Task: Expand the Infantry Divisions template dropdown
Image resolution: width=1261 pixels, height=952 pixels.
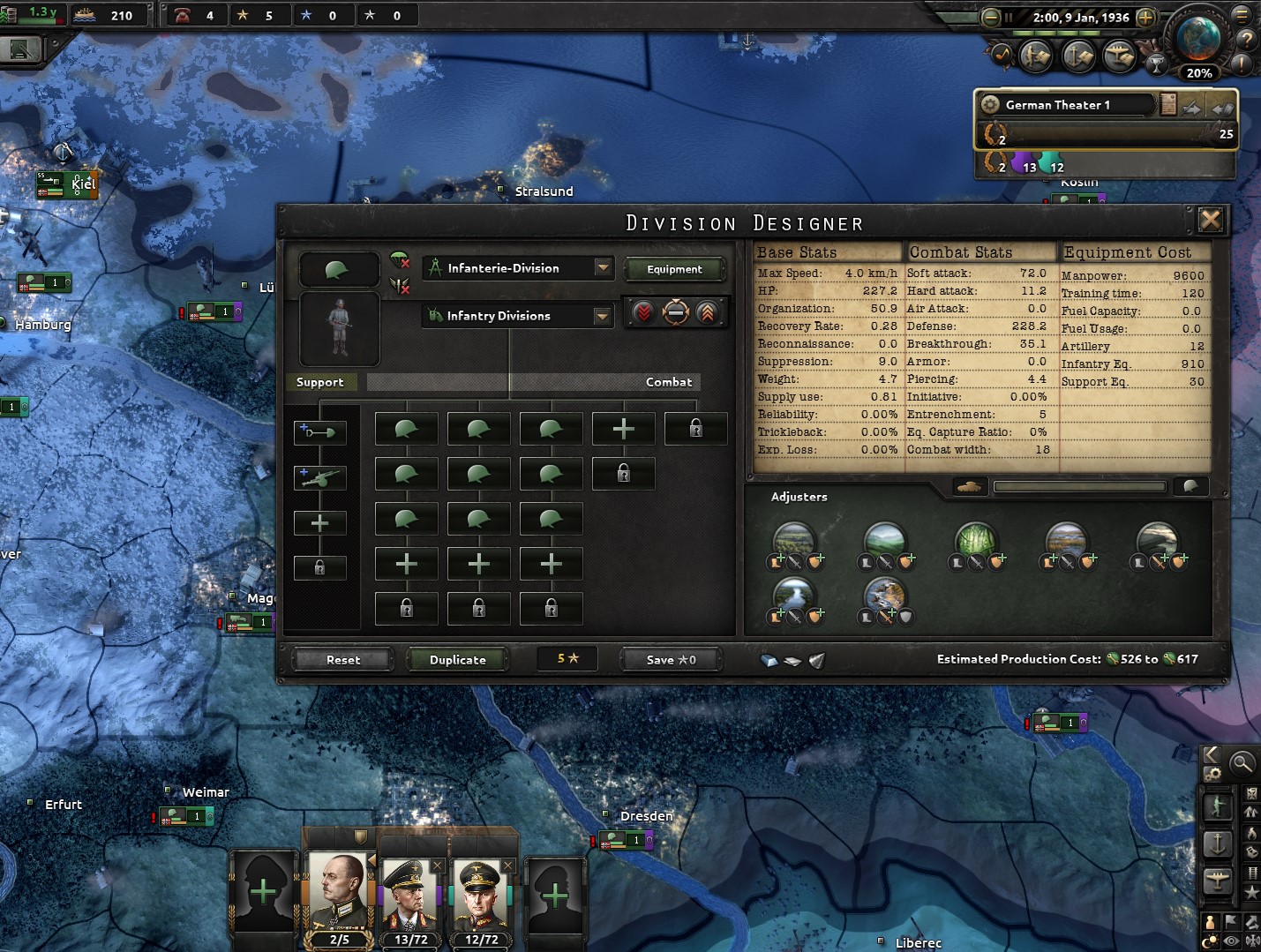Action: [602, 316]
